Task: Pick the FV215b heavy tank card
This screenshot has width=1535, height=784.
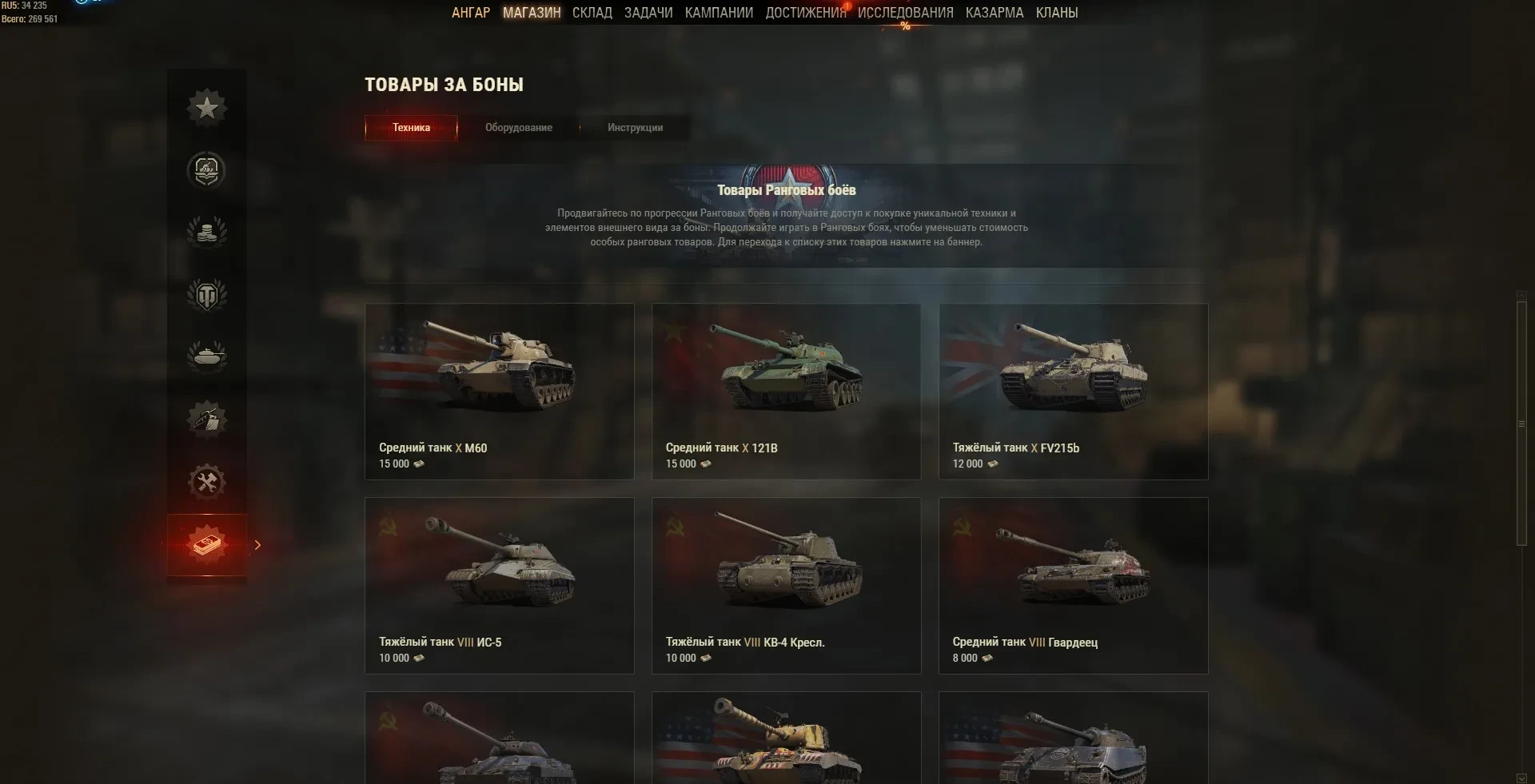Action: [x=1073, y=391]
